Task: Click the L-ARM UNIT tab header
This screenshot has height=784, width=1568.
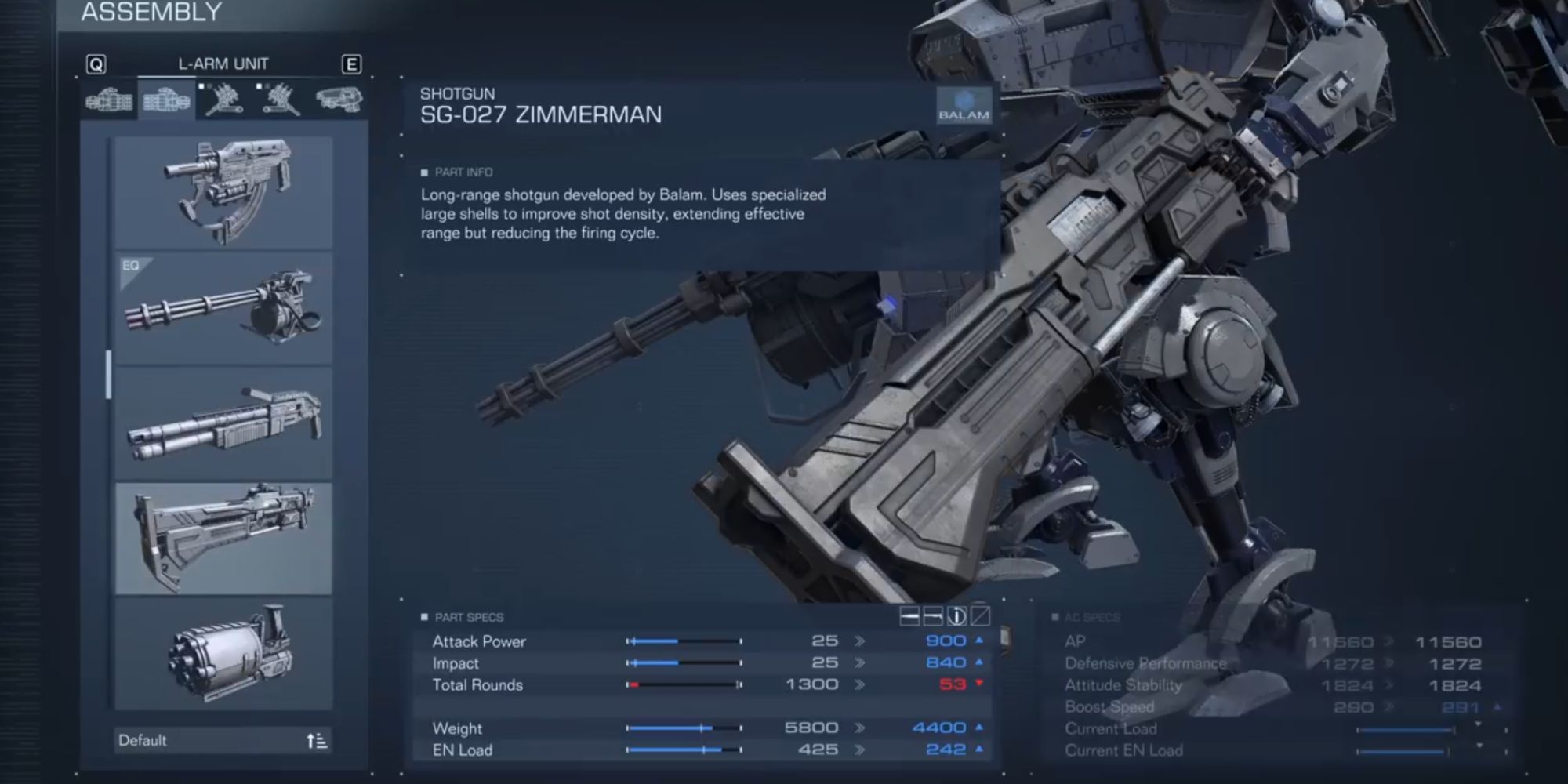Action: pos(223,64)
